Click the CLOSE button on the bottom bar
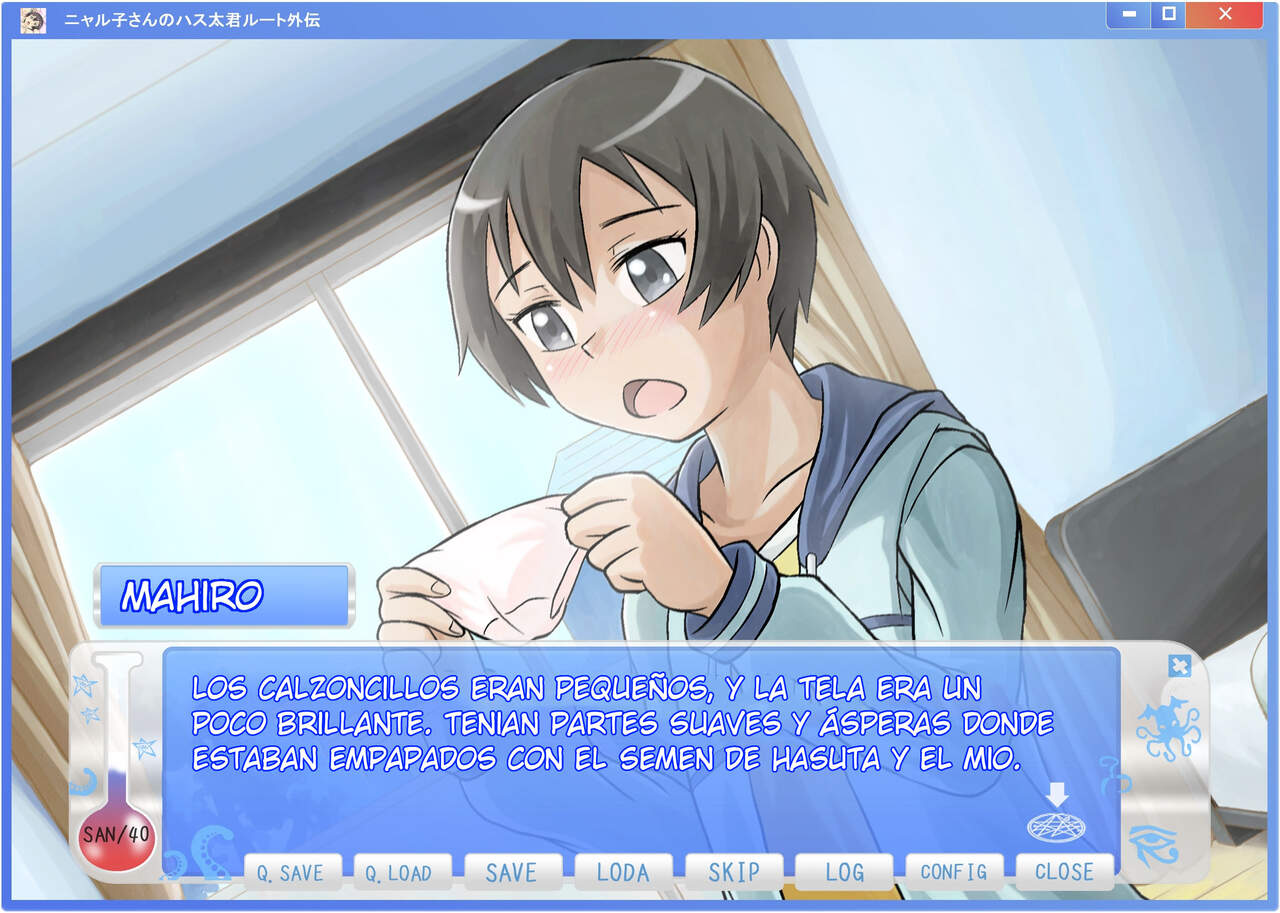The height and width of the screenshot is (913, 1280). point(1064,872)
